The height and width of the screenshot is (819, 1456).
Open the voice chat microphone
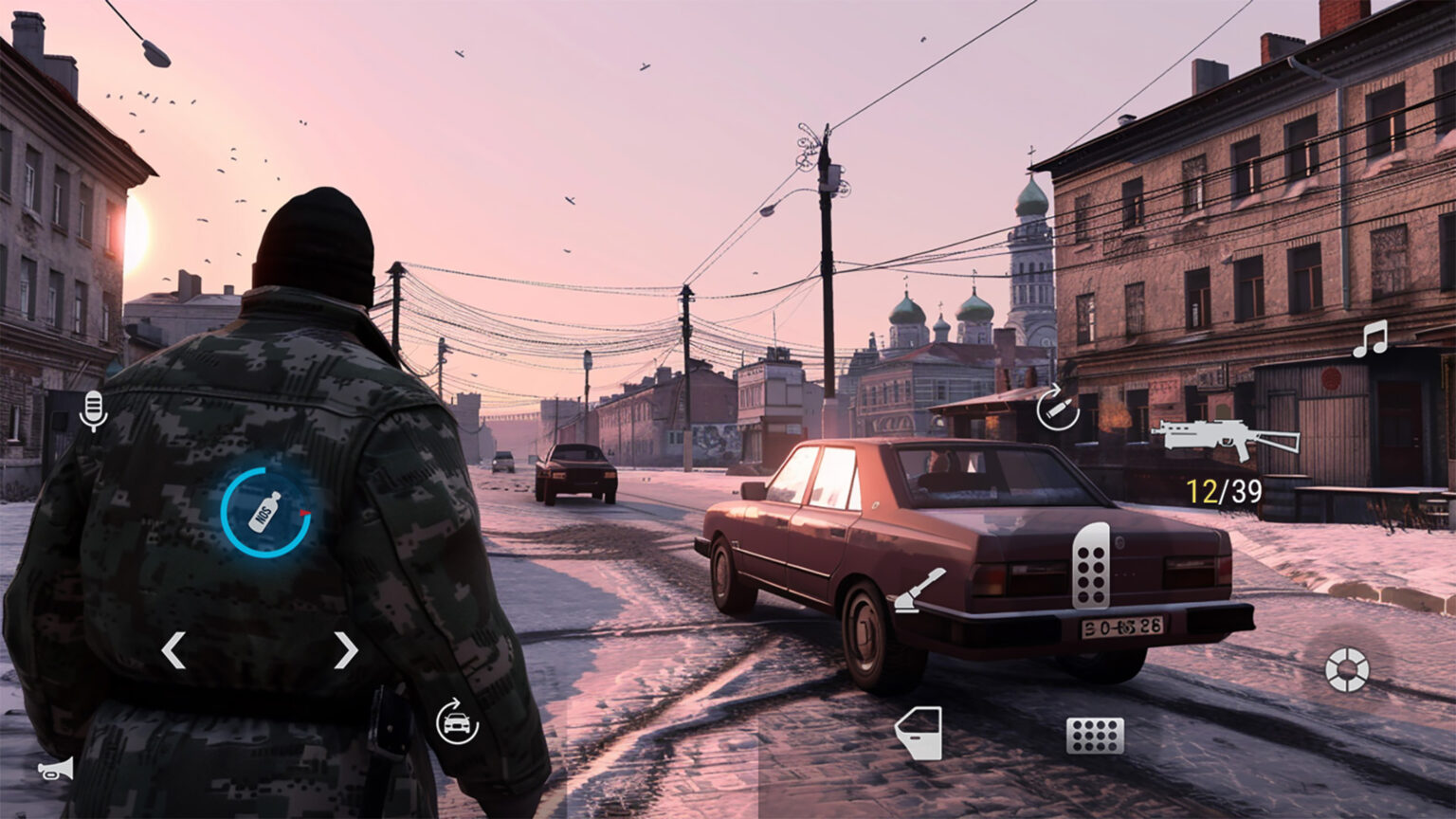point(92,410)
